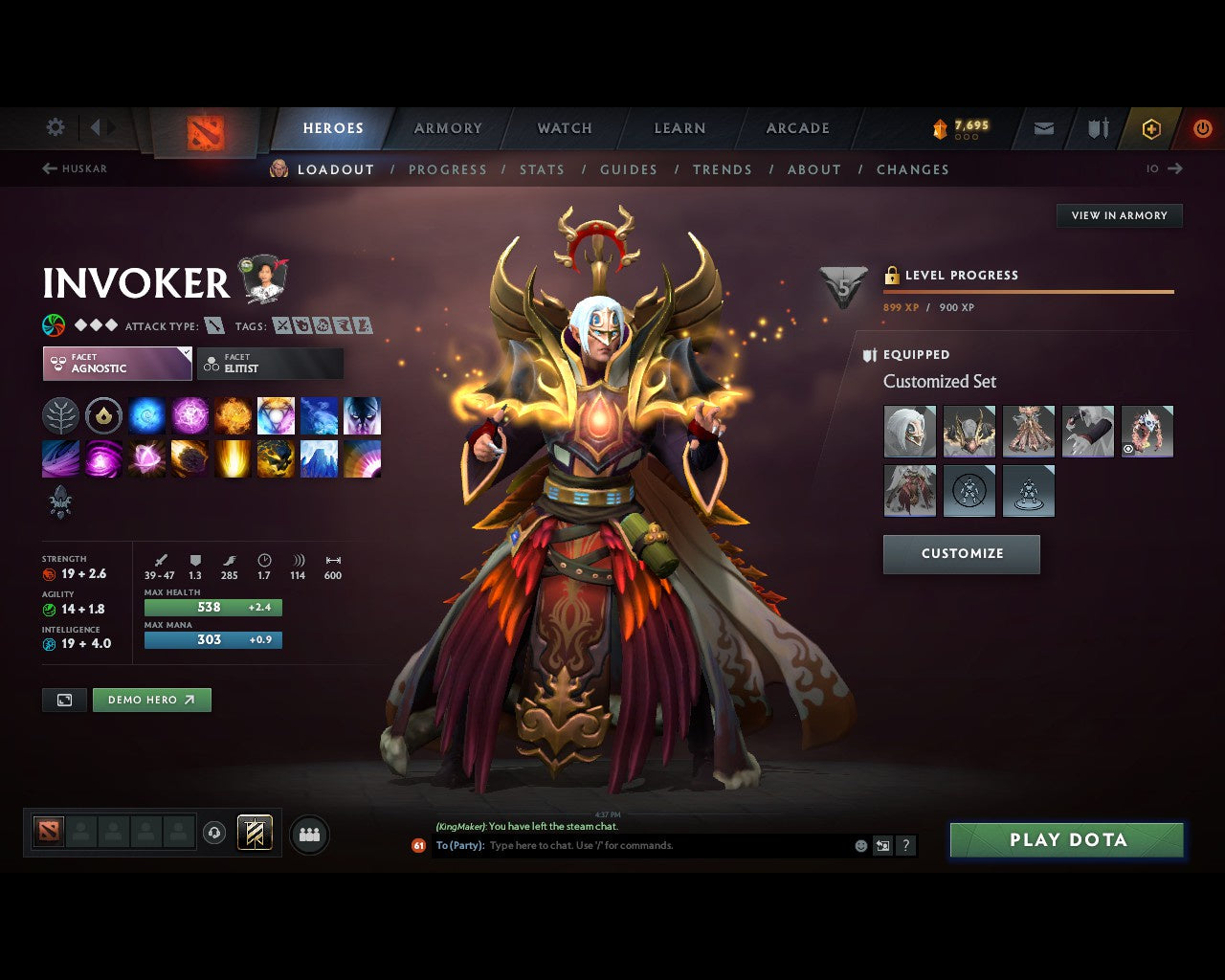The image size is (1225, 980).
Task: Start matchmaking with Play Dota button
Action: pos(1066,840)
